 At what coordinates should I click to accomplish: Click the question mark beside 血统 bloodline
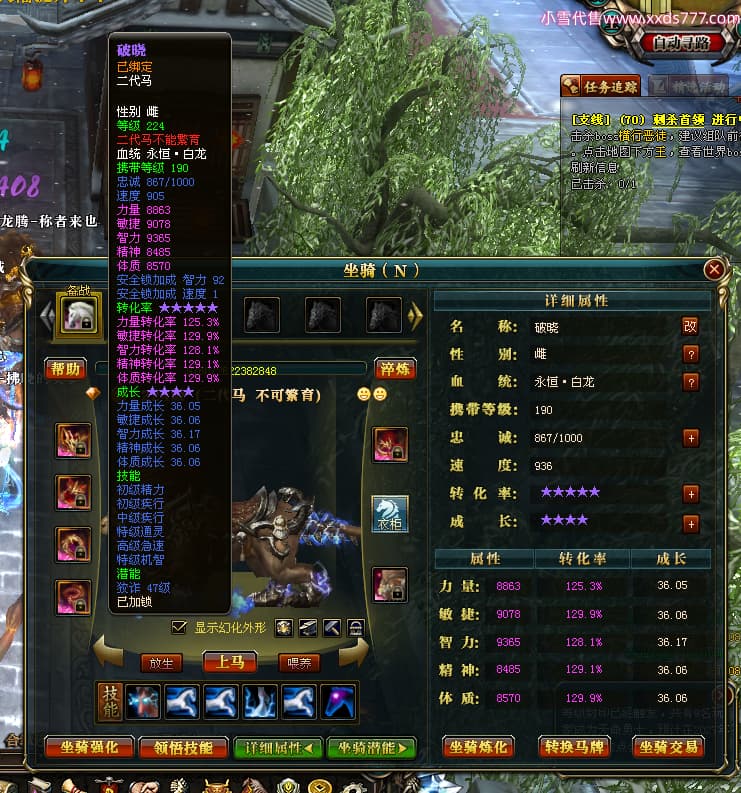[690, 382]
